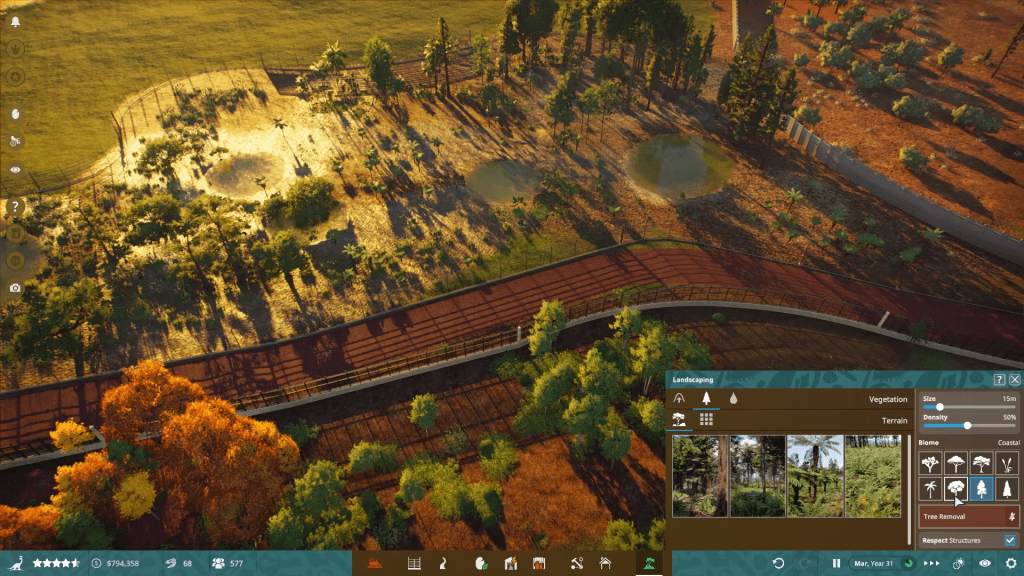The width and height of the screenshot is (1024, 576).
Task: Choose the grid view terrain sub-tab
Action: tap(706, 420)
